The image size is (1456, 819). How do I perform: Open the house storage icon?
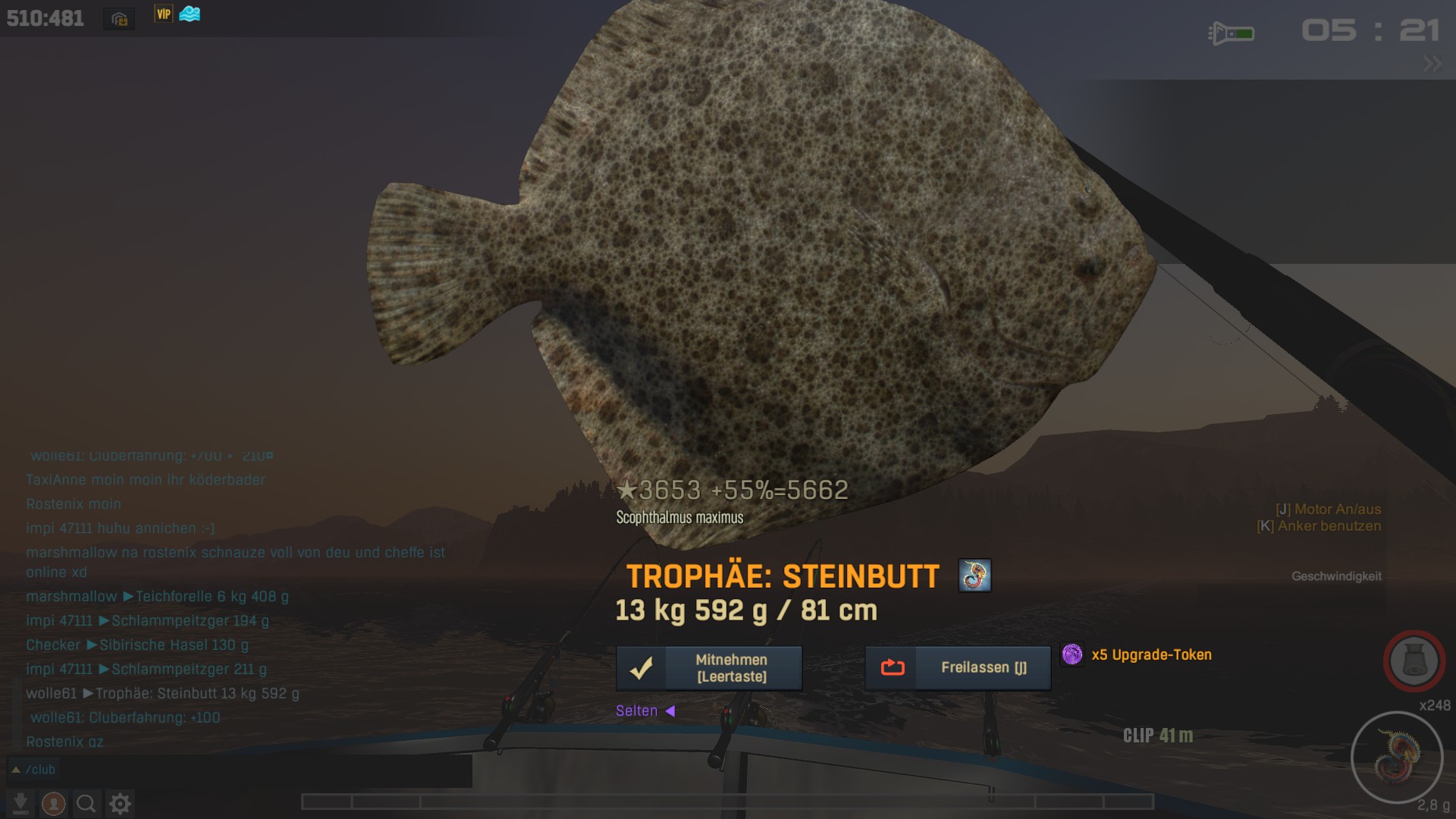coord(119,19)
